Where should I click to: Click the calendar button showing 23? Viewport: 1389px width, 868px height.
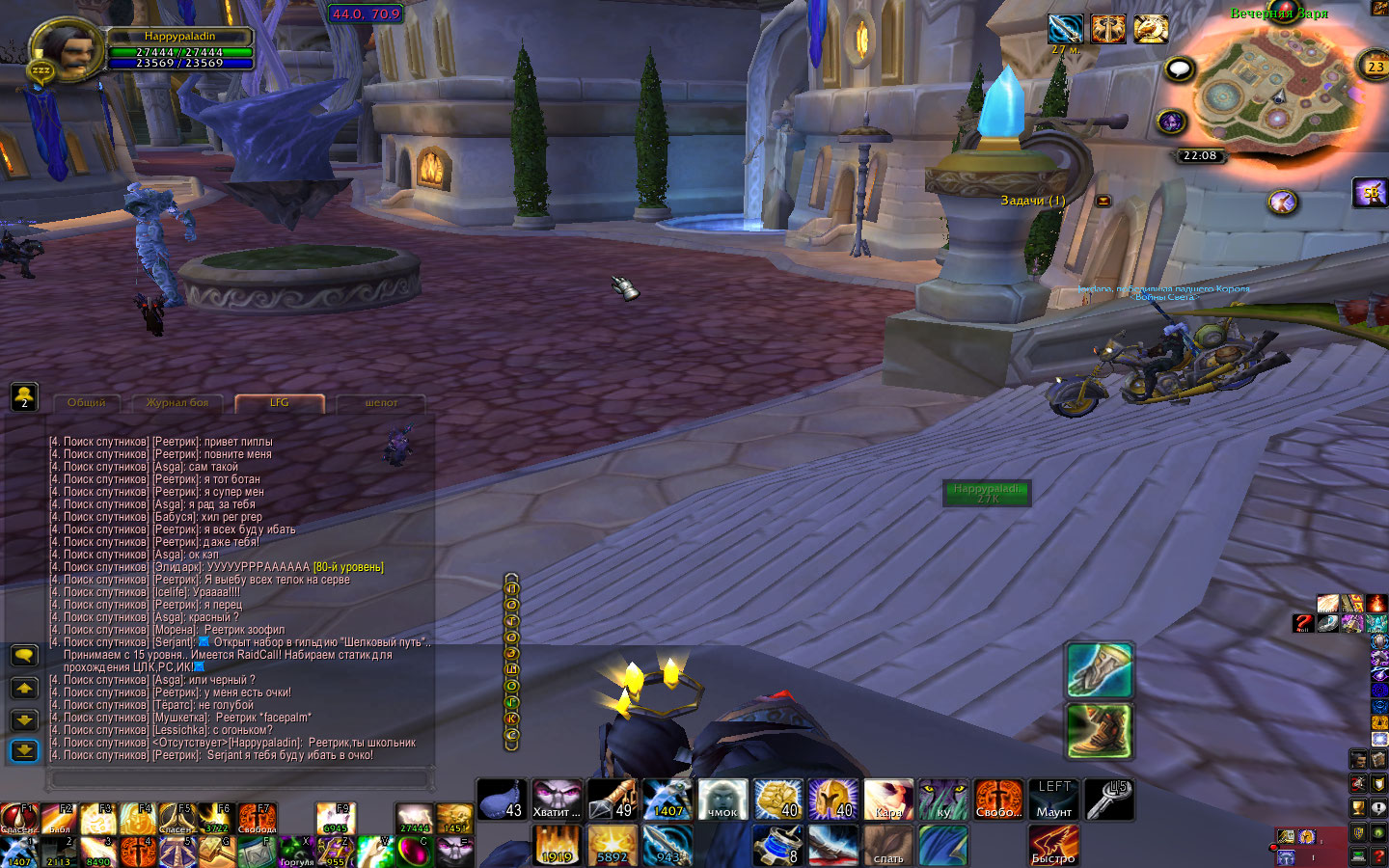point(1375,67)
